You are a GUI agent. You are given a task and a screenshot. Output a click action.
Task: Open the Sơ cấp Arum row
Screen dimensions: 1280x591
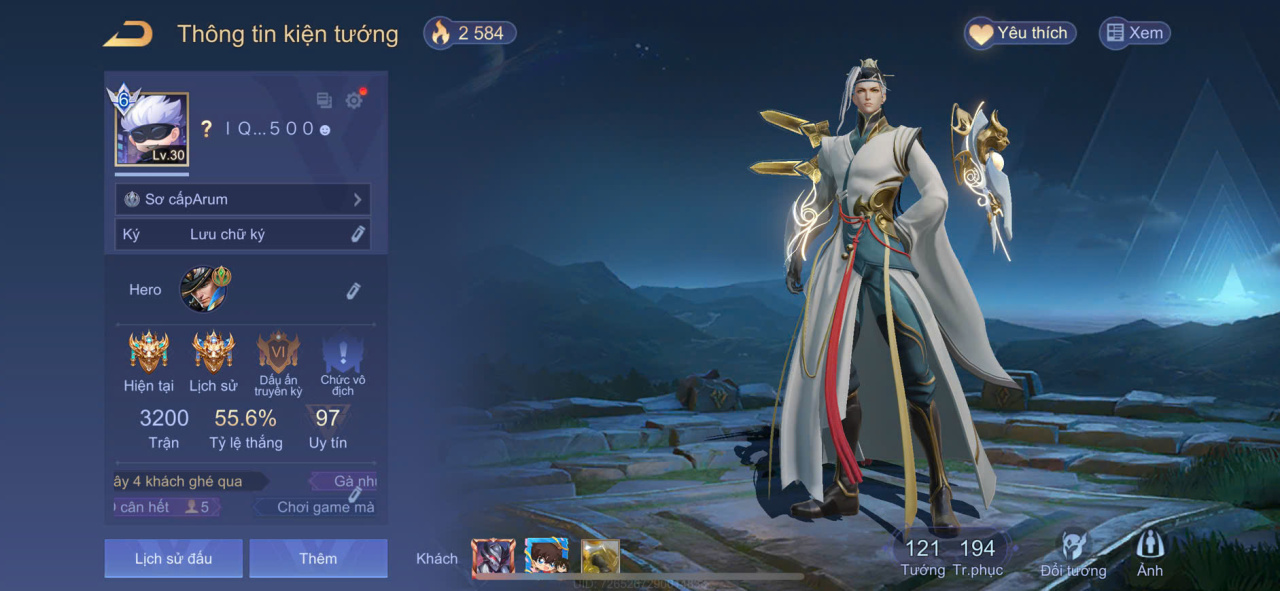tap(243, 199)
